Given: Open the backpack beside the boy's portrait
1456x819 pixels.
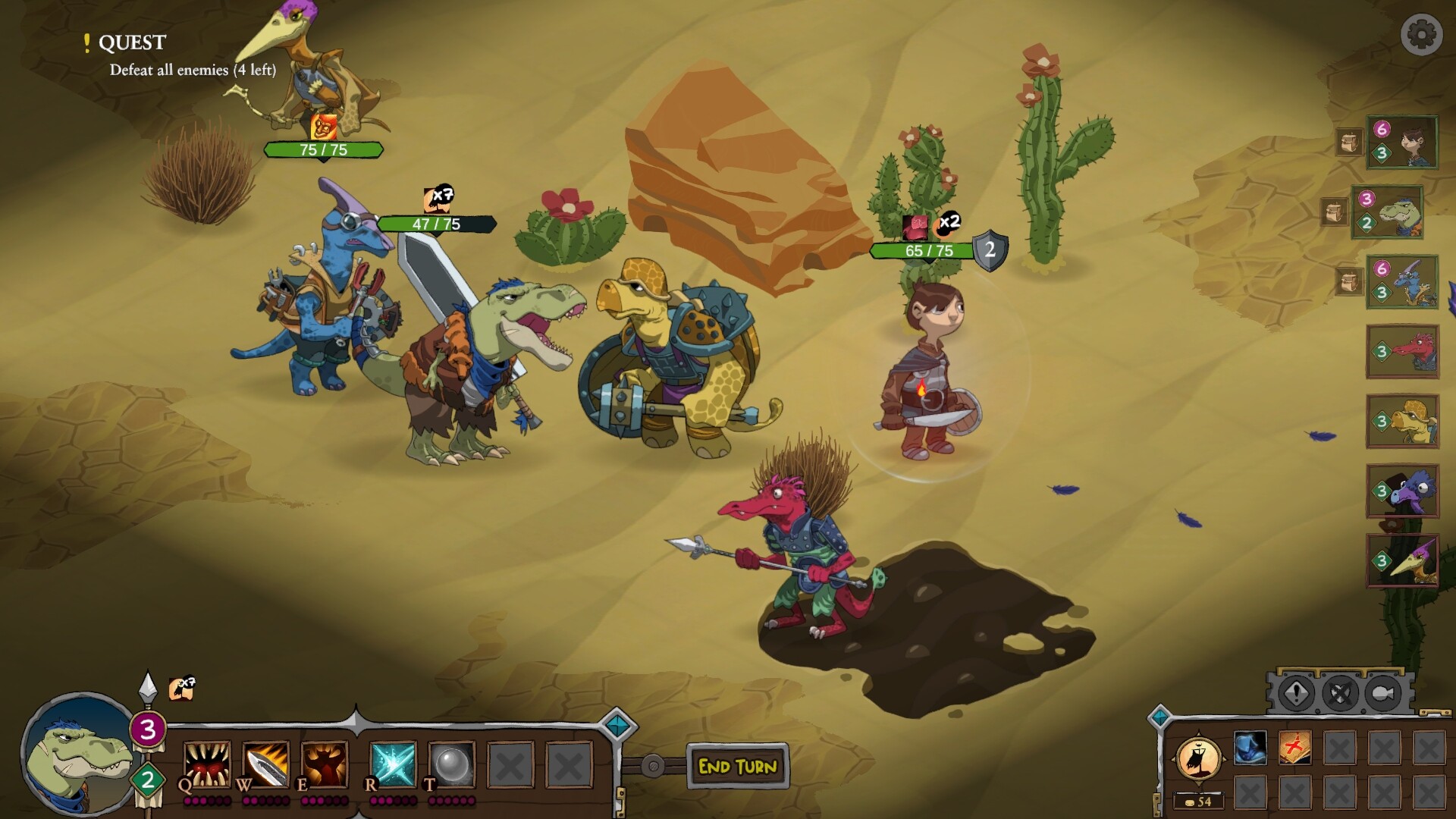Looking at the screenshot, I should click(x=1349, y=141).
